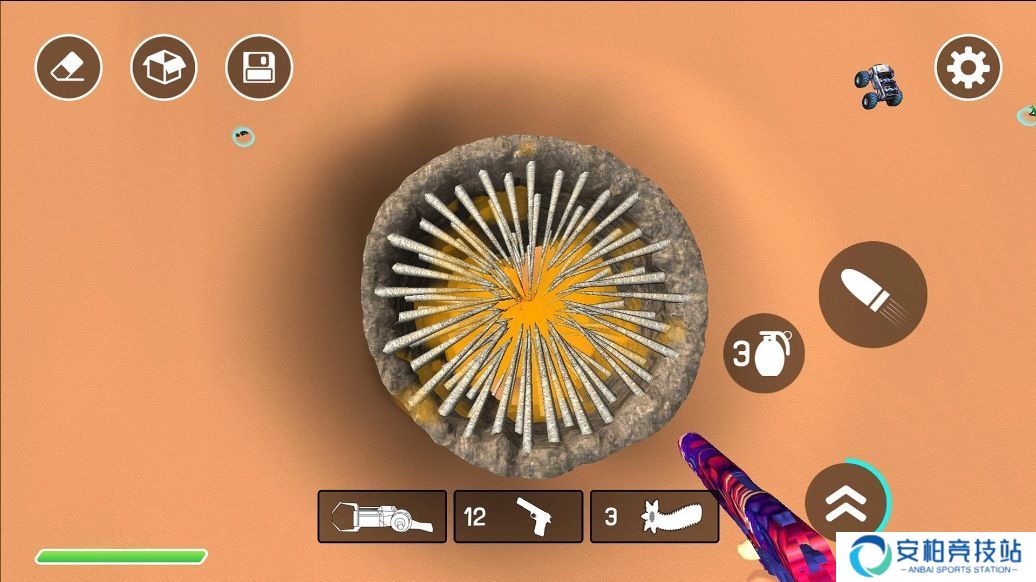Throw a grenade
Screen dimensions: 1036x582
[764, 353]
